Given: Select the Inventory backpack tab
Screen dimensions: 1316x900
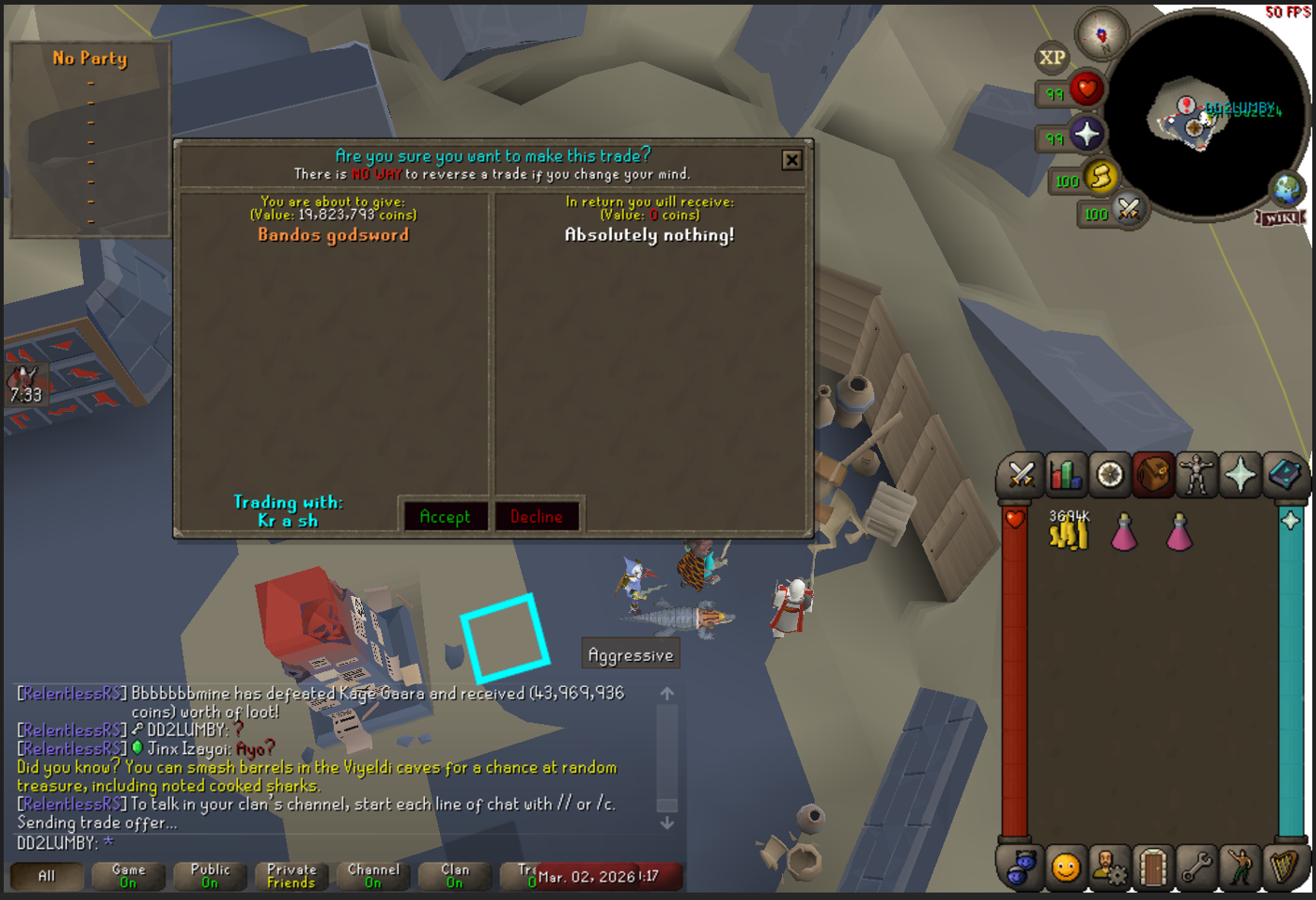Looking at the screenshot, I should pyautogui.click(x=1153, y=475).
